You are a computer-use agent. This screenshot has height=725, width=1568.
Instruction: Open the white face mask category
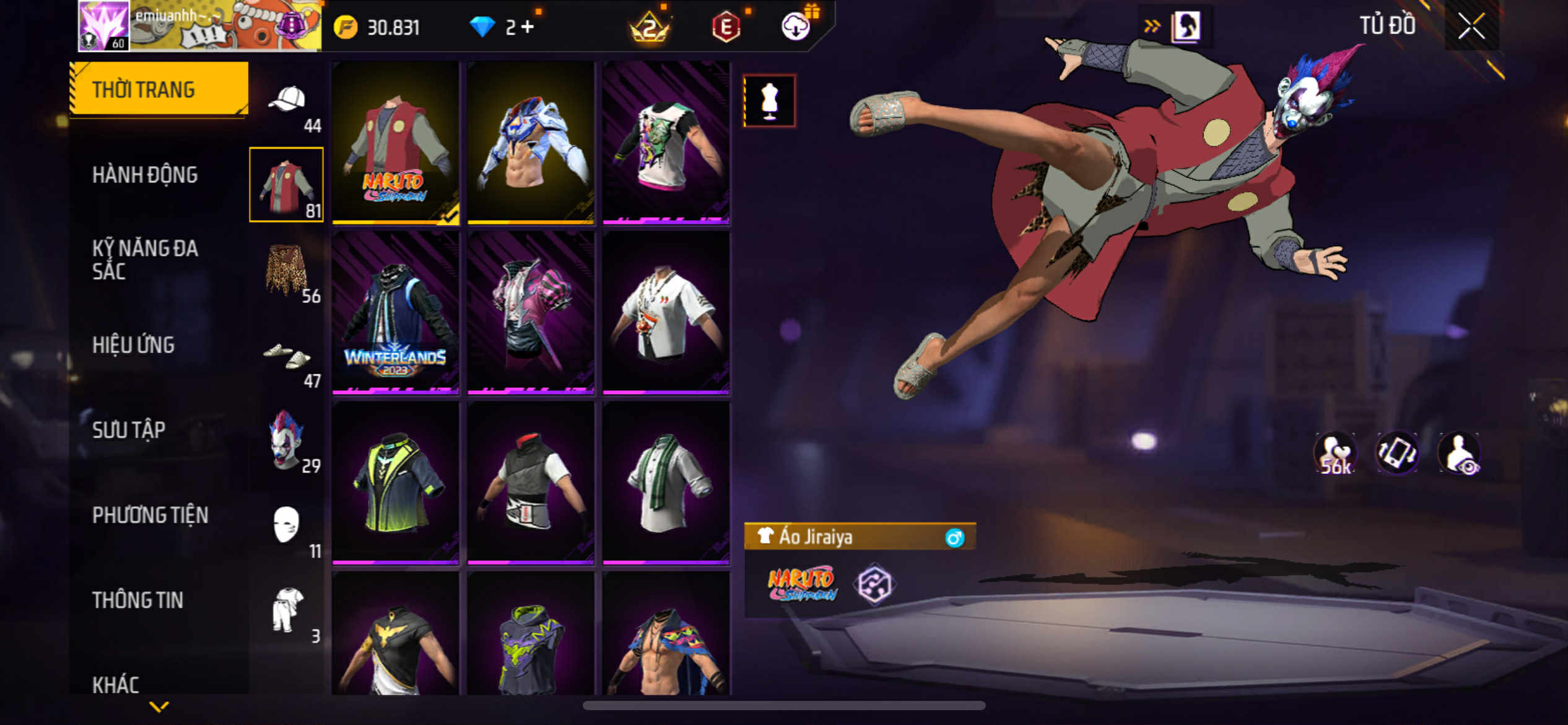click(286, 525)
